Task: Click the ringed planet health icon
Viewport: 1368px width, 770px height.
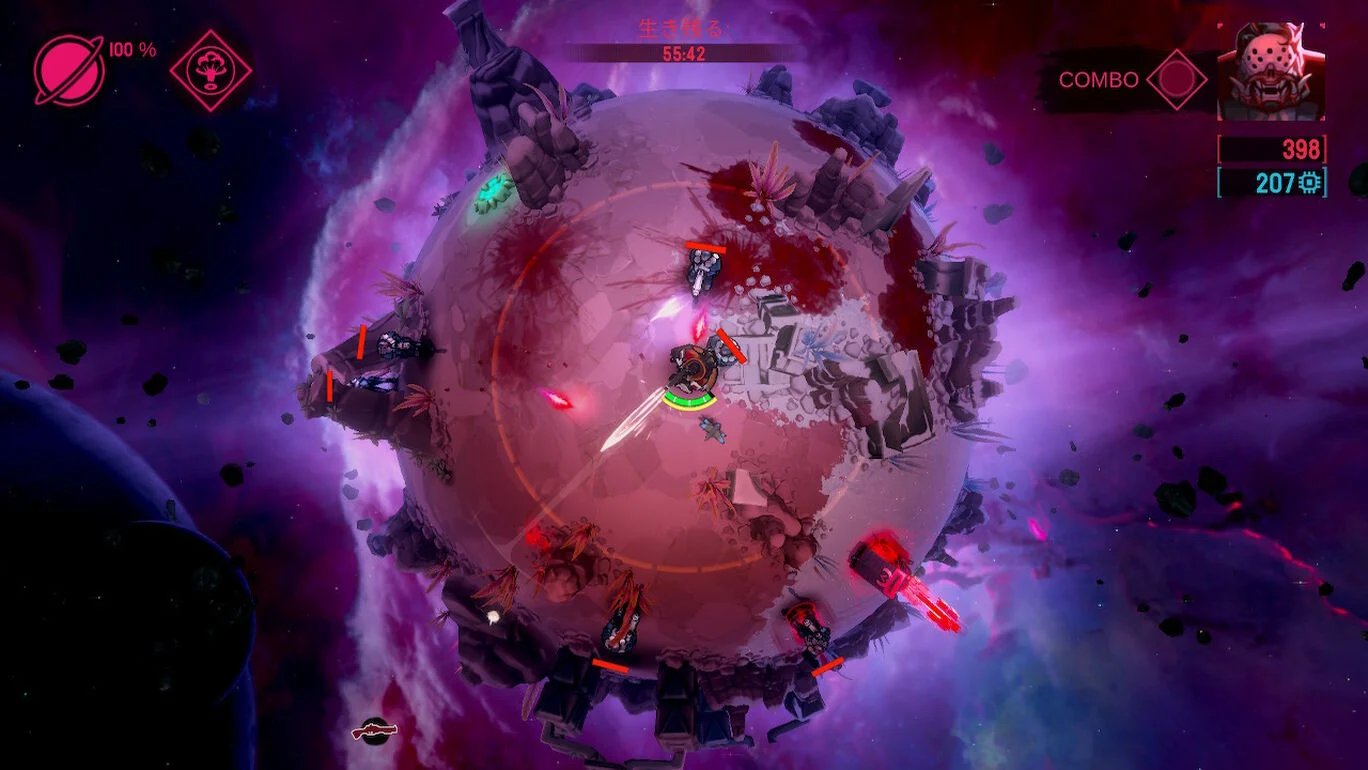Action: (69, 70)
